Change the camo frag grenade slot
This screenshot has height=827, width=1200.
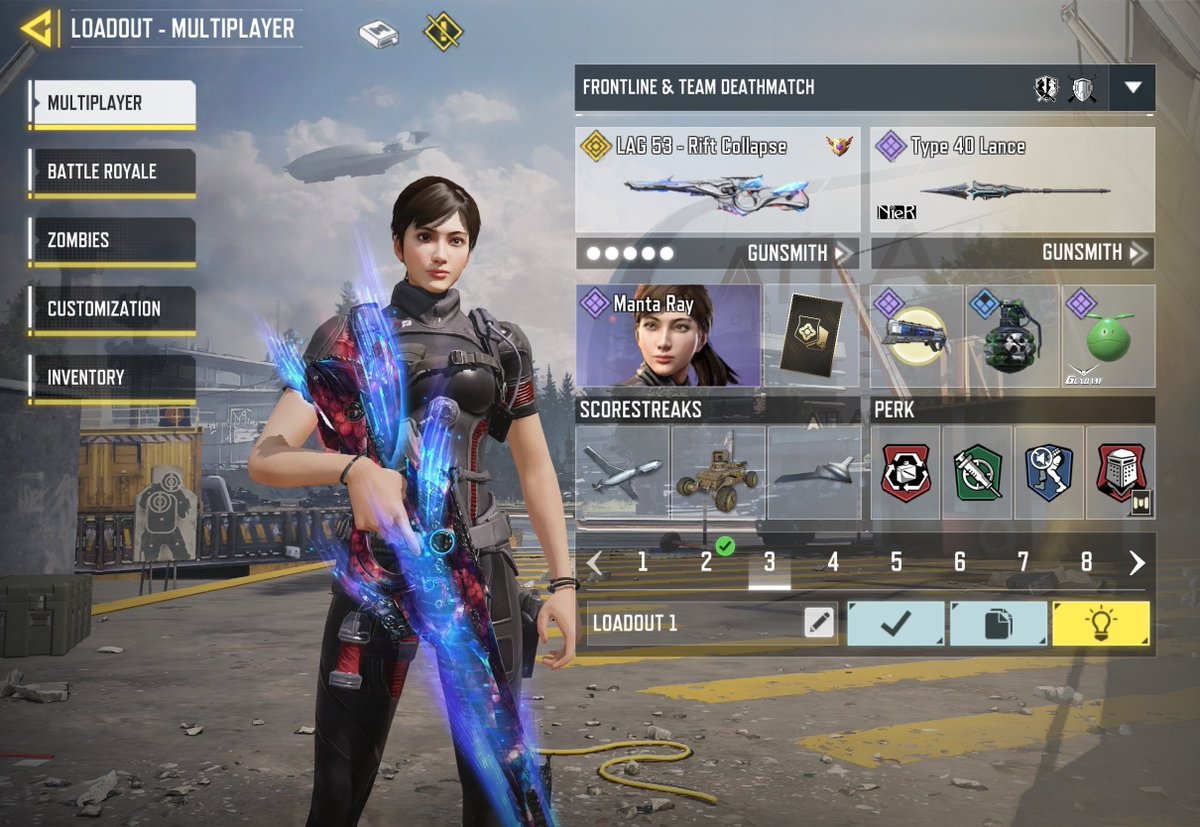pos(1012,336)
